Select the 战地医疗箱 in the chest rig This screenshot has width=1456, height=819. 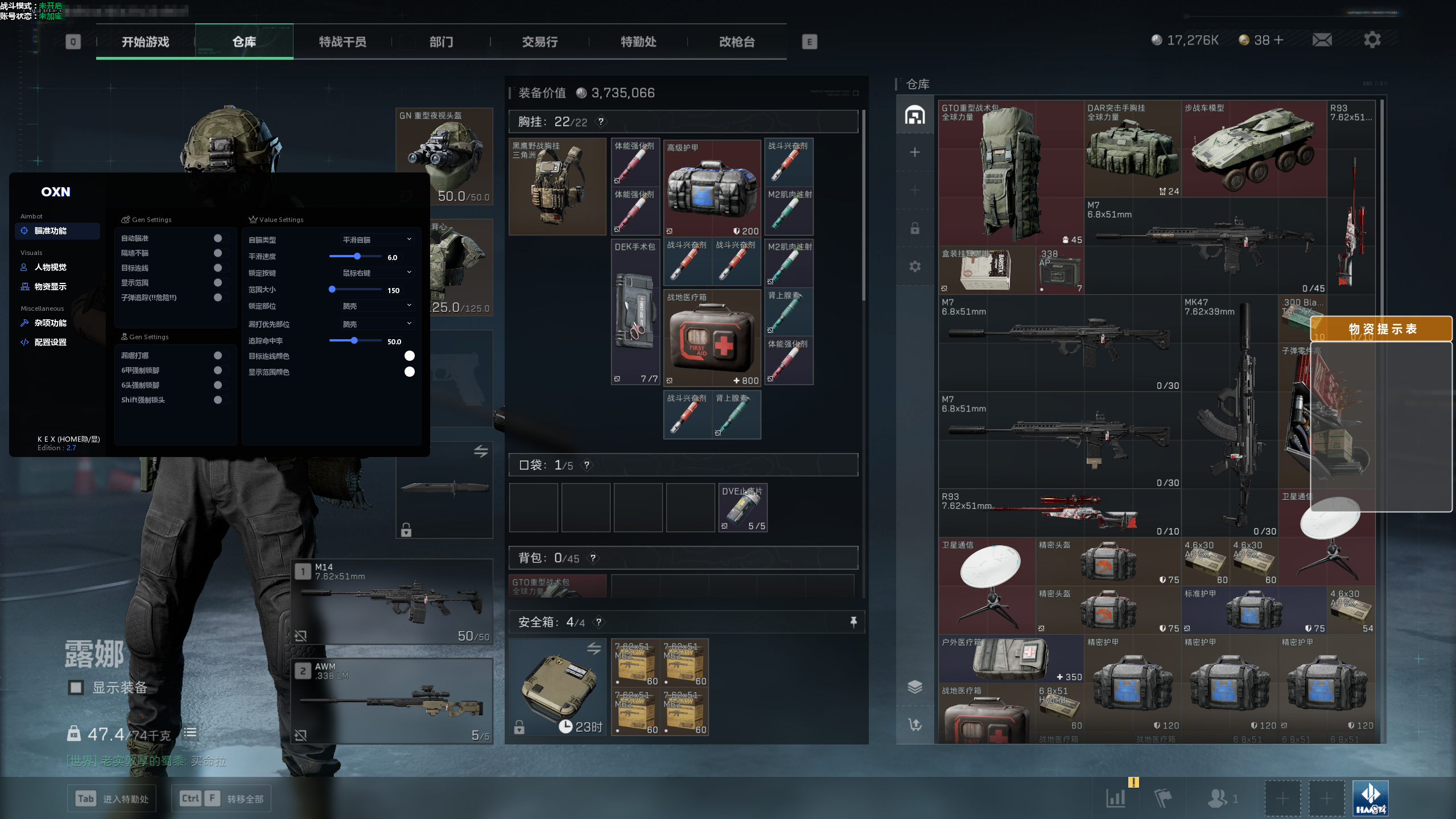click(x=712, y=338)
